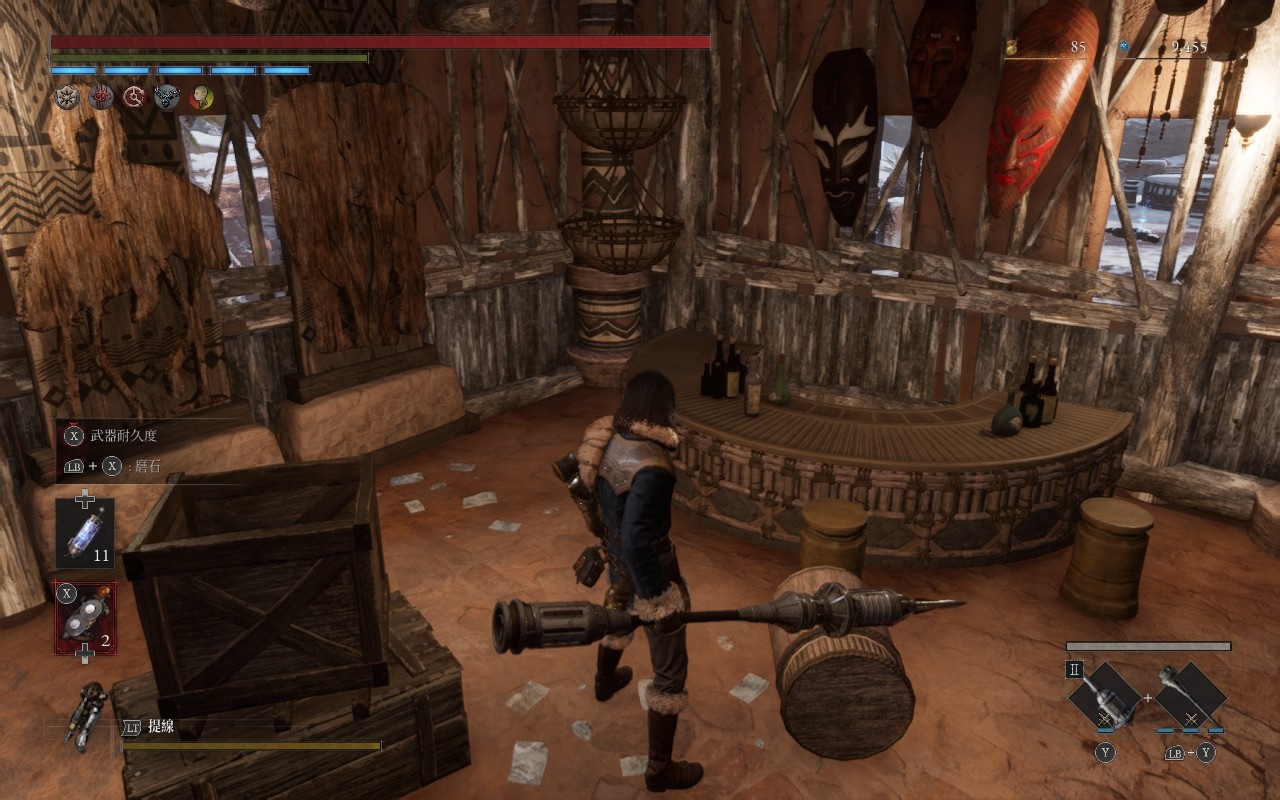Inspect the red eye status icon
The width and height of the screenshot is (1280, 800).
coord(101,97)
